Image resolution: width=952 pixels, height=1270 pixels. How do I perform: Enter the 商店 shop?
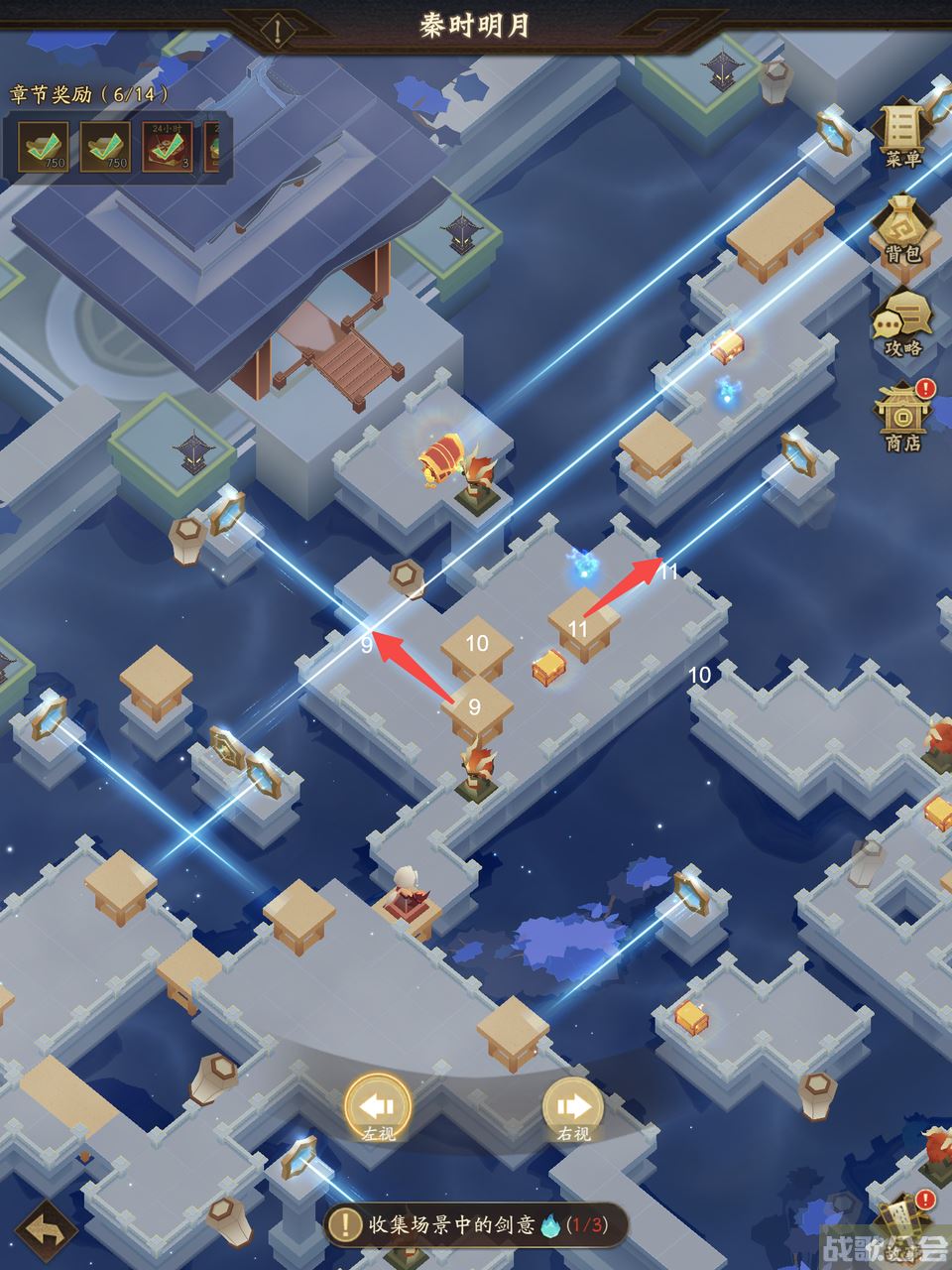pos(902,417)
